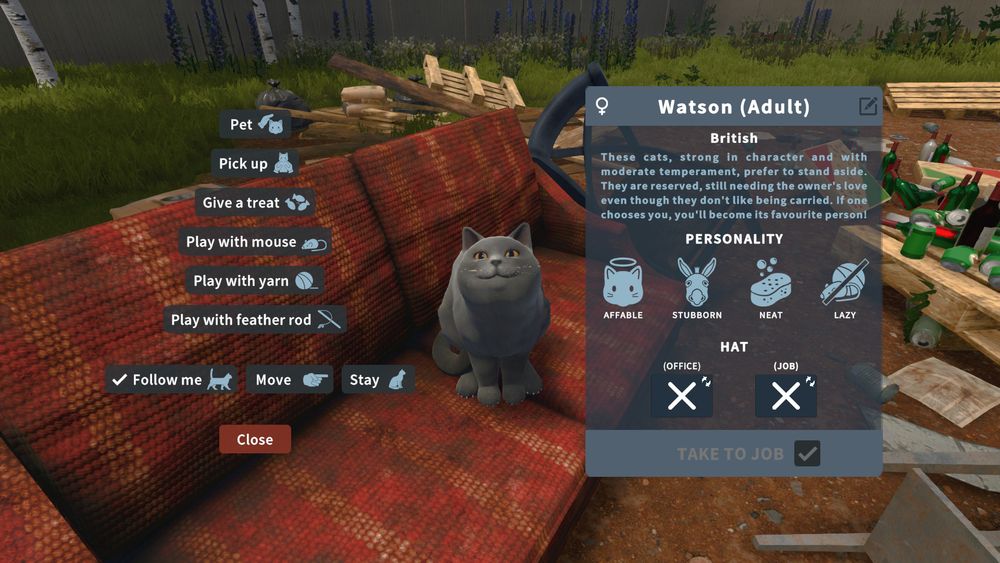Change the Job hat slot

click(x=786, y=396)
